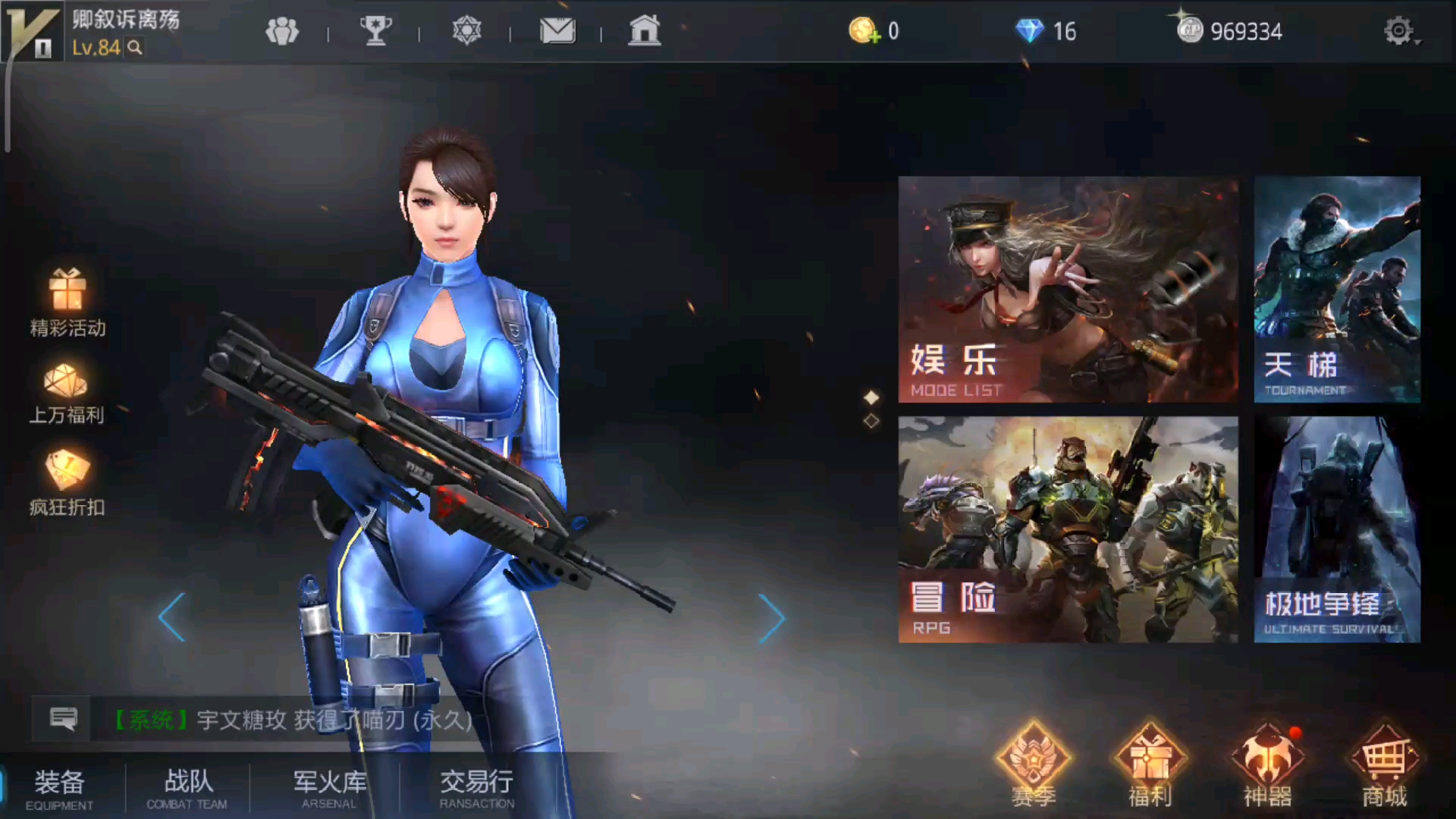1456x819 pixels.
Task: Click the right character carousel arrow
Action: click(772, 618)
